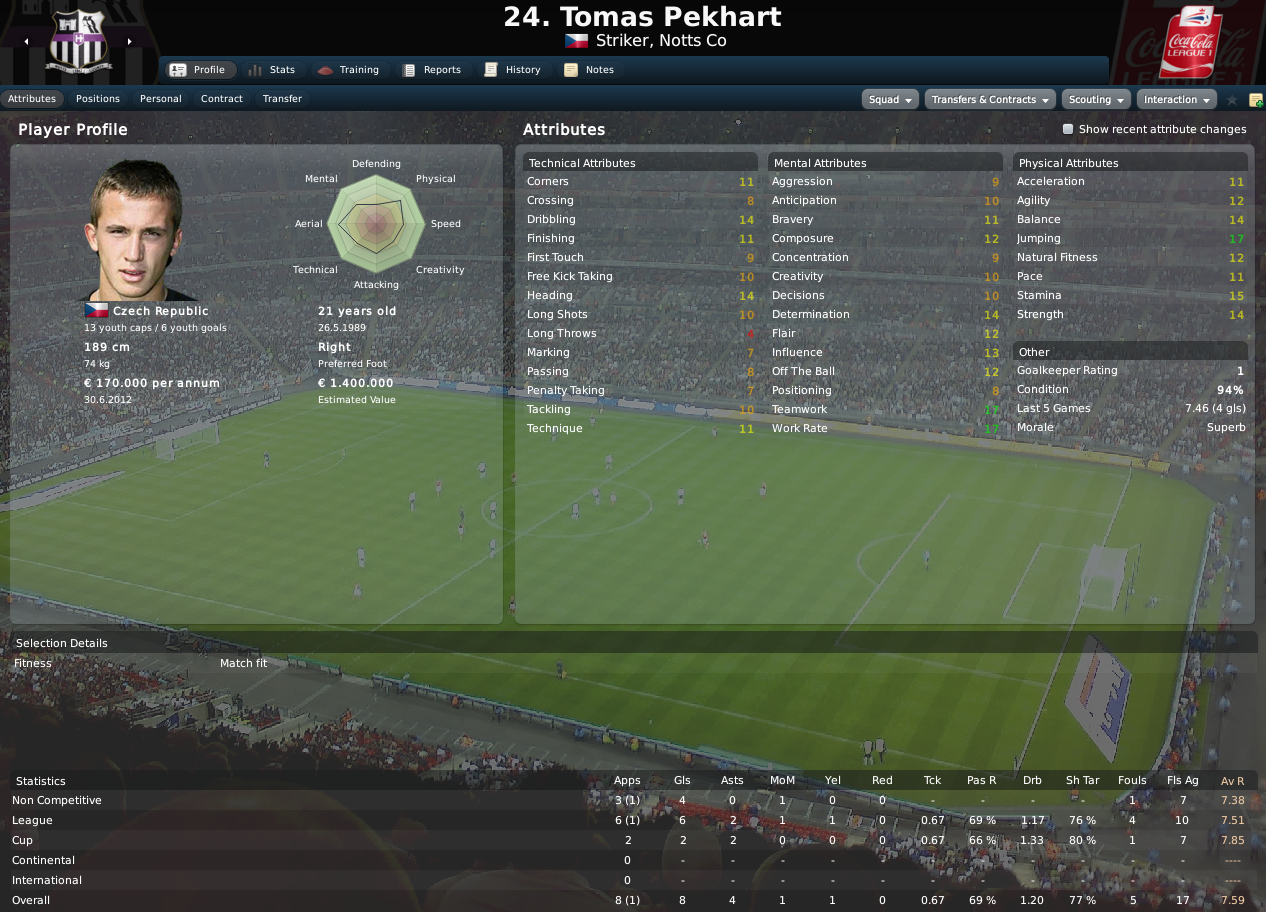Screen dimensions: 1266x912
Task: Expand the Interaction dropdown
Action: (1176, 100)
